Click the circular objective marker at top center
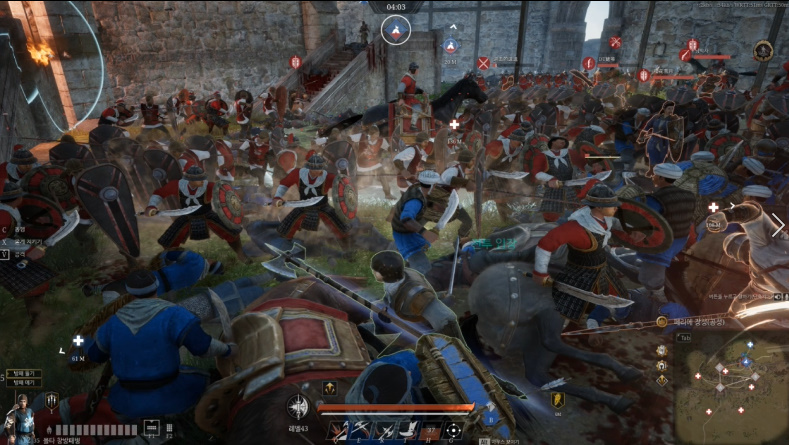The image size is (789, 445). [395, 31]
